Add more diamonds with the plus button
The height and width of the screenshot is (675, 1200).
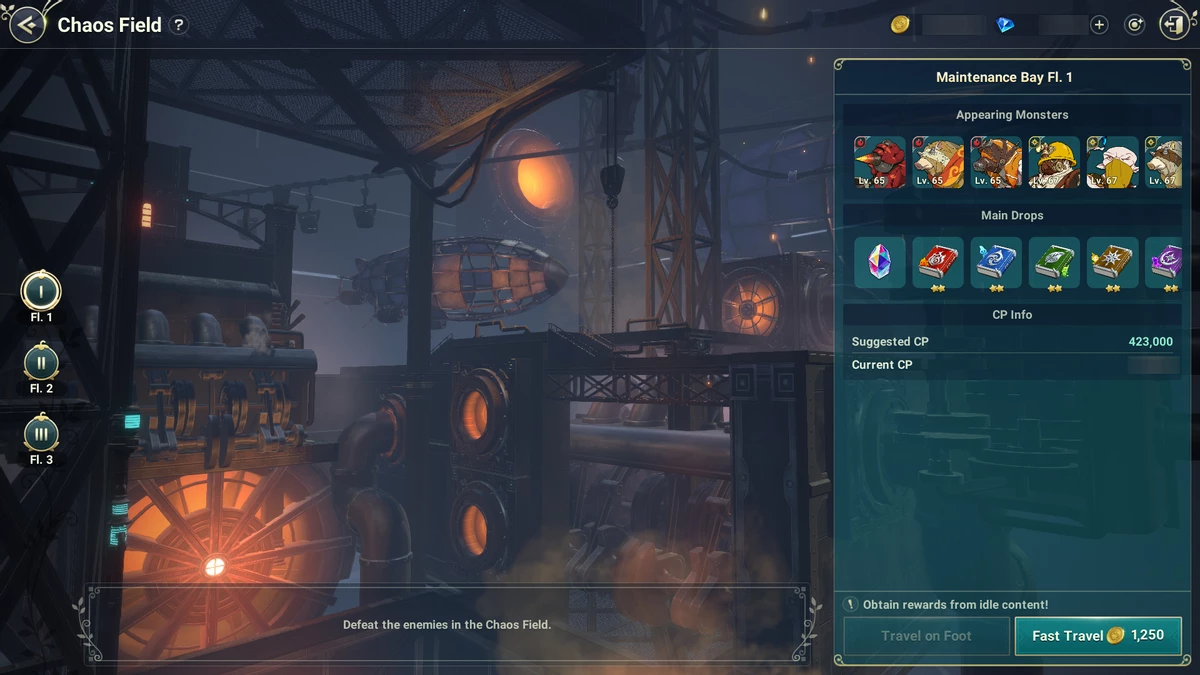(1099, 25)
